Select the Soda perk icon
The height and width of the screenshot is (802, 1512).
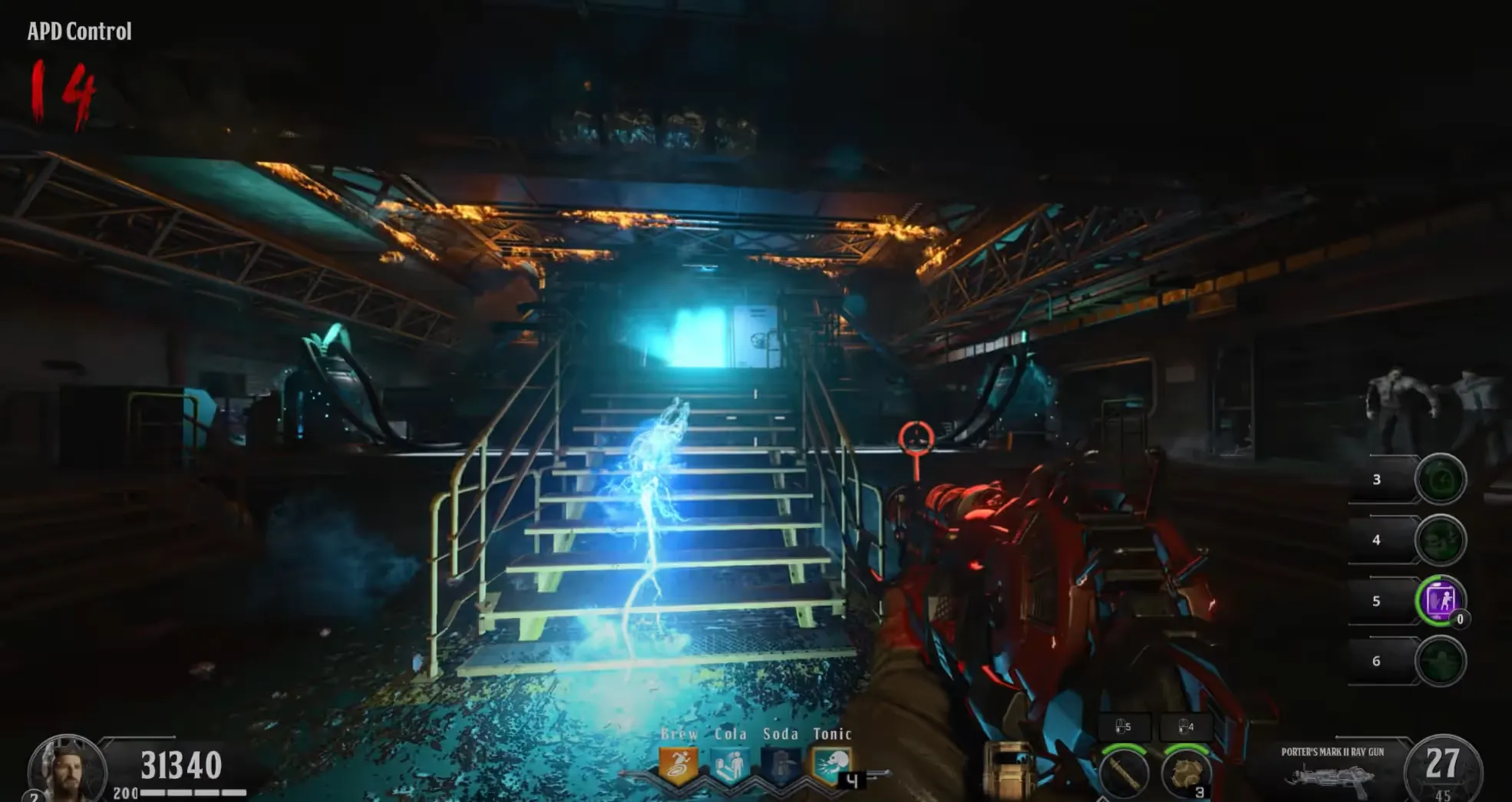tap(781, 765)
